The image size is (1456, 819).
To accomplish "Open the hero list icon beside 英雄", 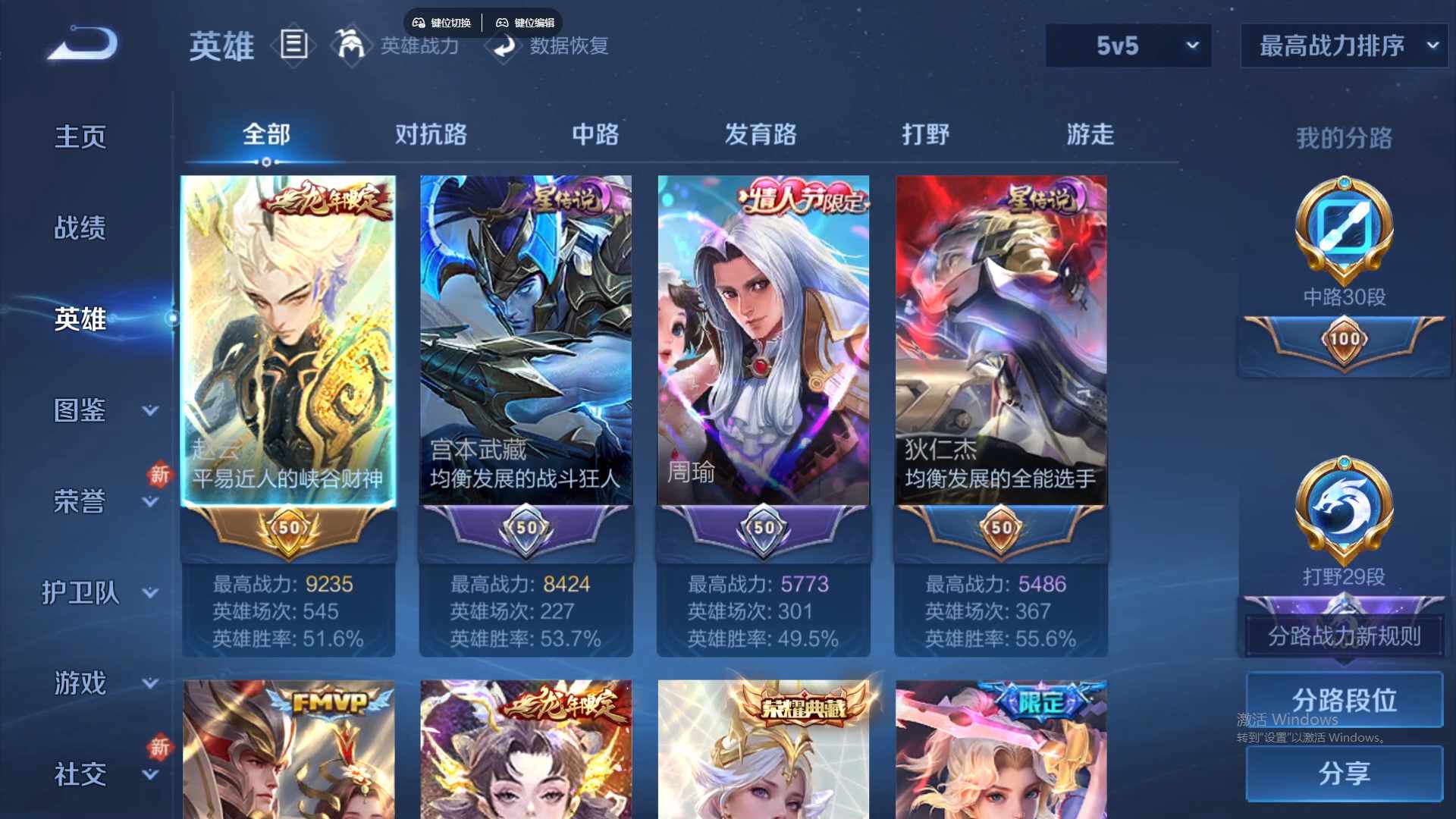I will [293, 45].
